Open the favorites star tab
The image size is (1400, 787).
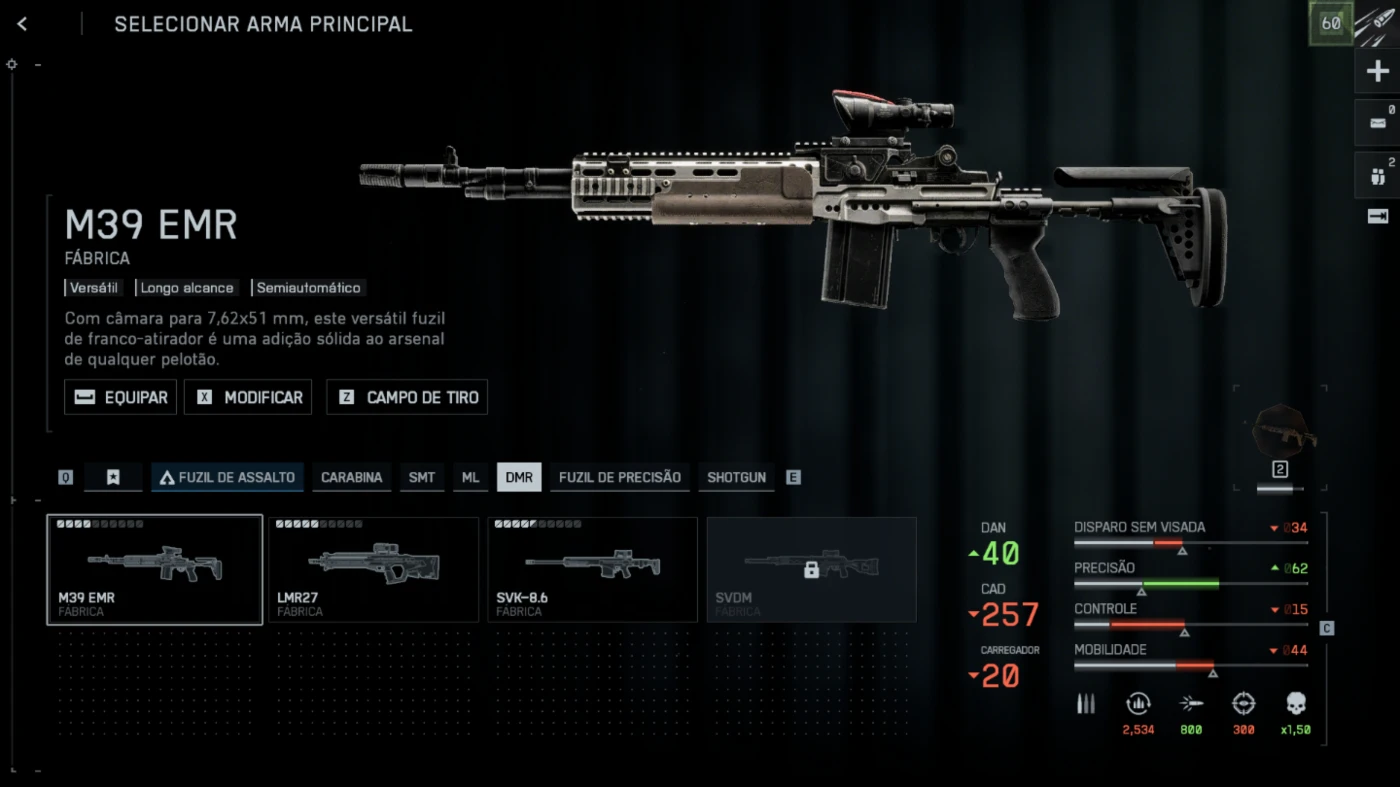pyautogui.click(x=113, y=477)
